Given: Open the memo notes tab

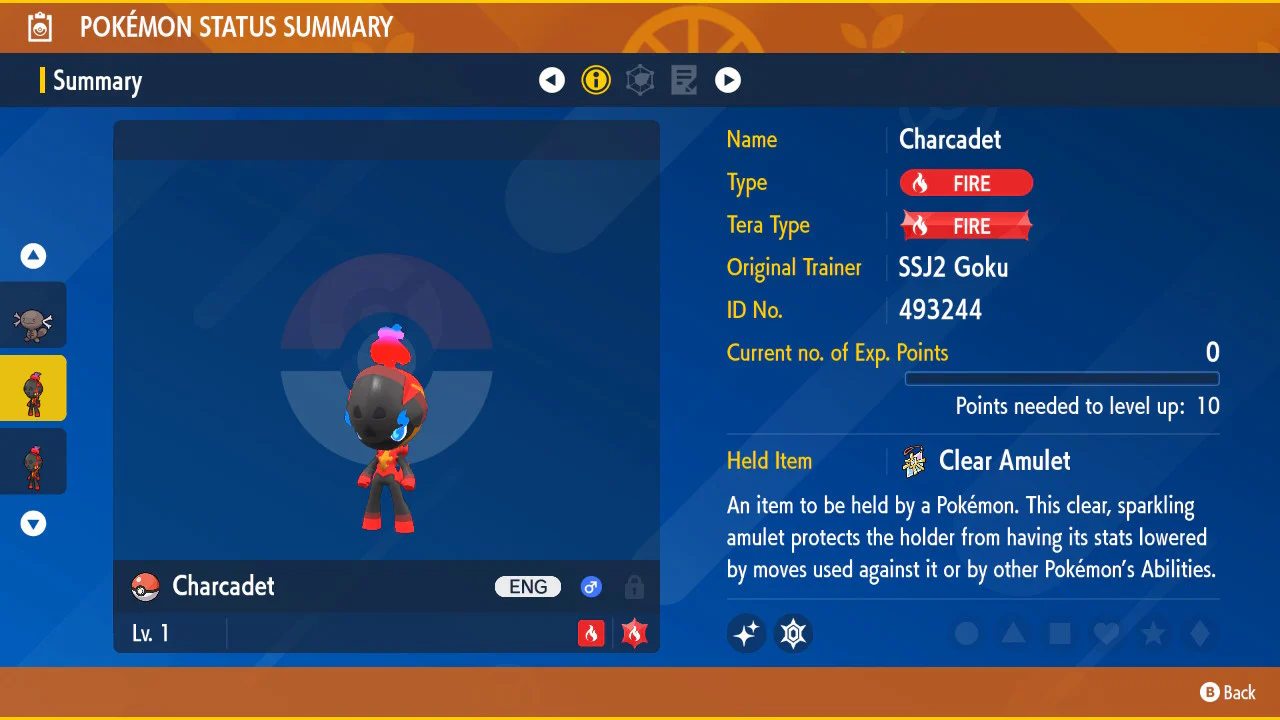Looking at the screenshot, I should point(684,80).
